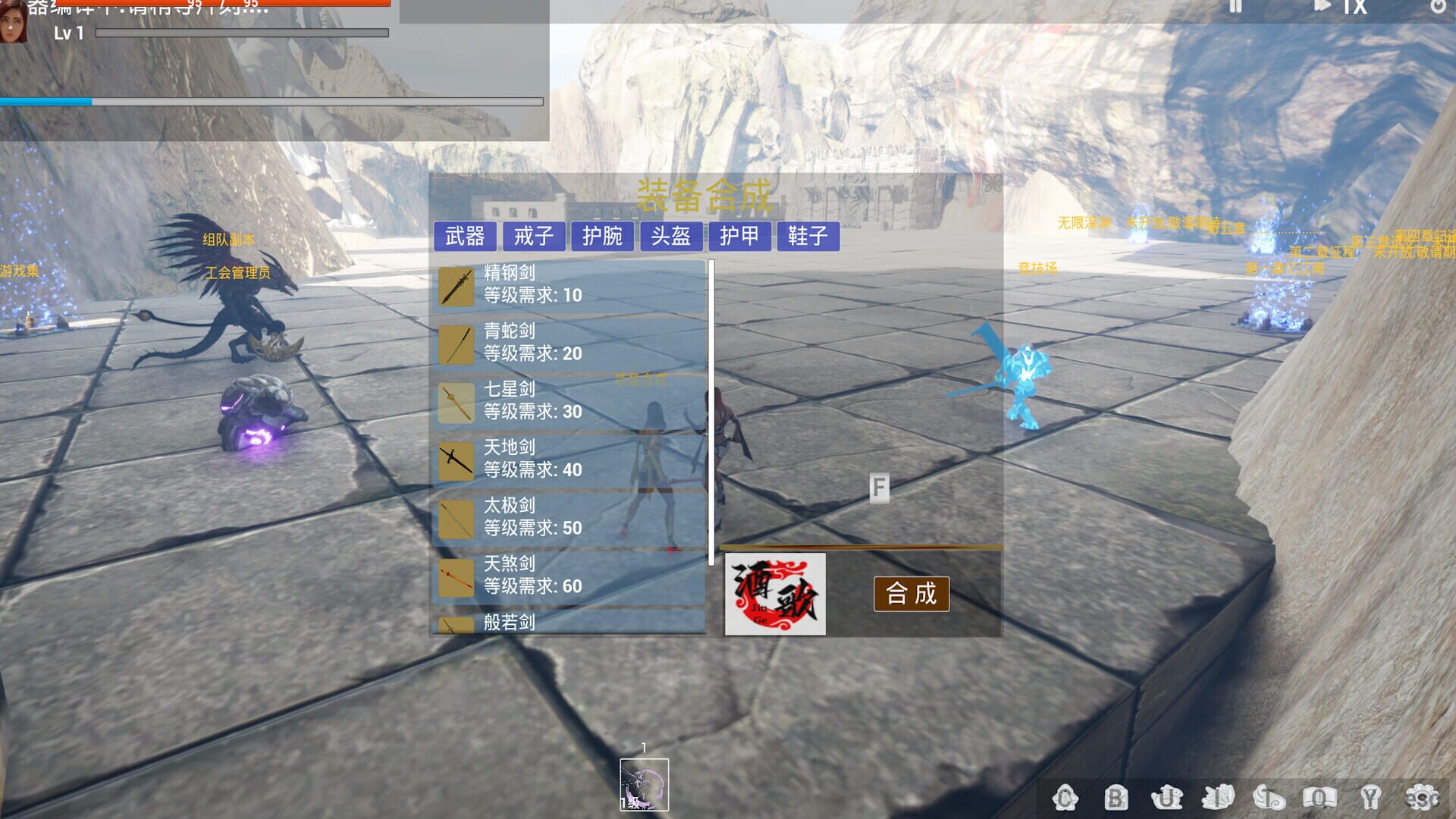Switch to the 鞋子 equipment tab
The height and width of the screenshot is (819, 1456).
coord(808,237)
